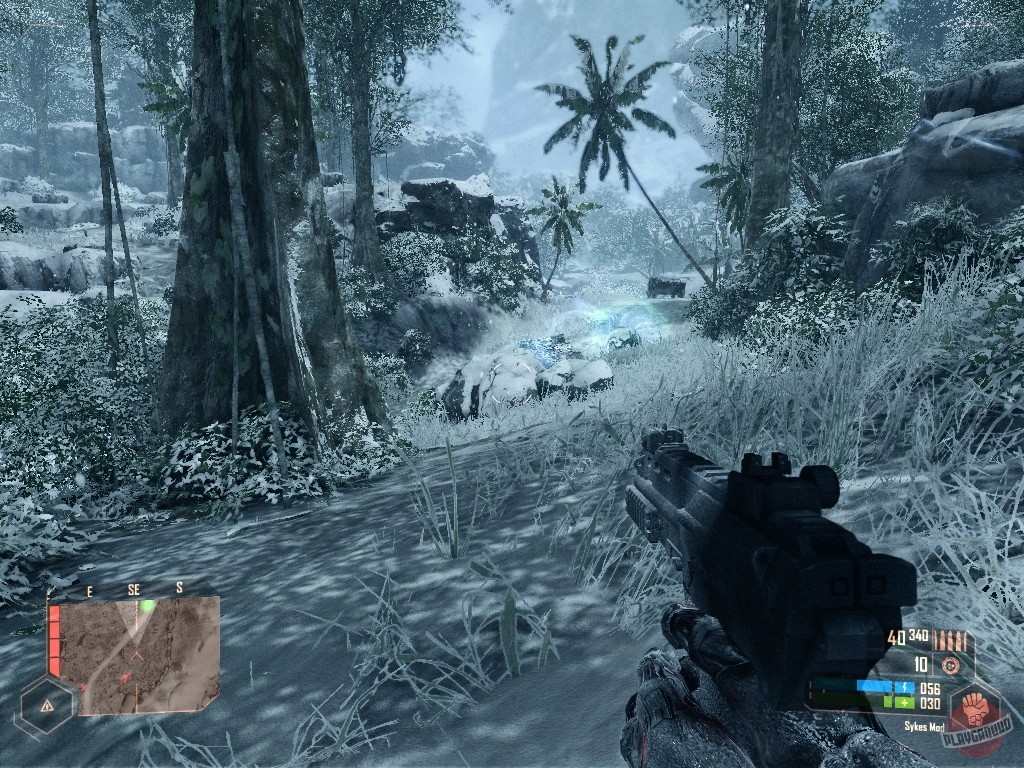Viewport: 1024px width, 768px height.
Task: Select the warning triangle hexagon icon
Action: coord(47,704)
